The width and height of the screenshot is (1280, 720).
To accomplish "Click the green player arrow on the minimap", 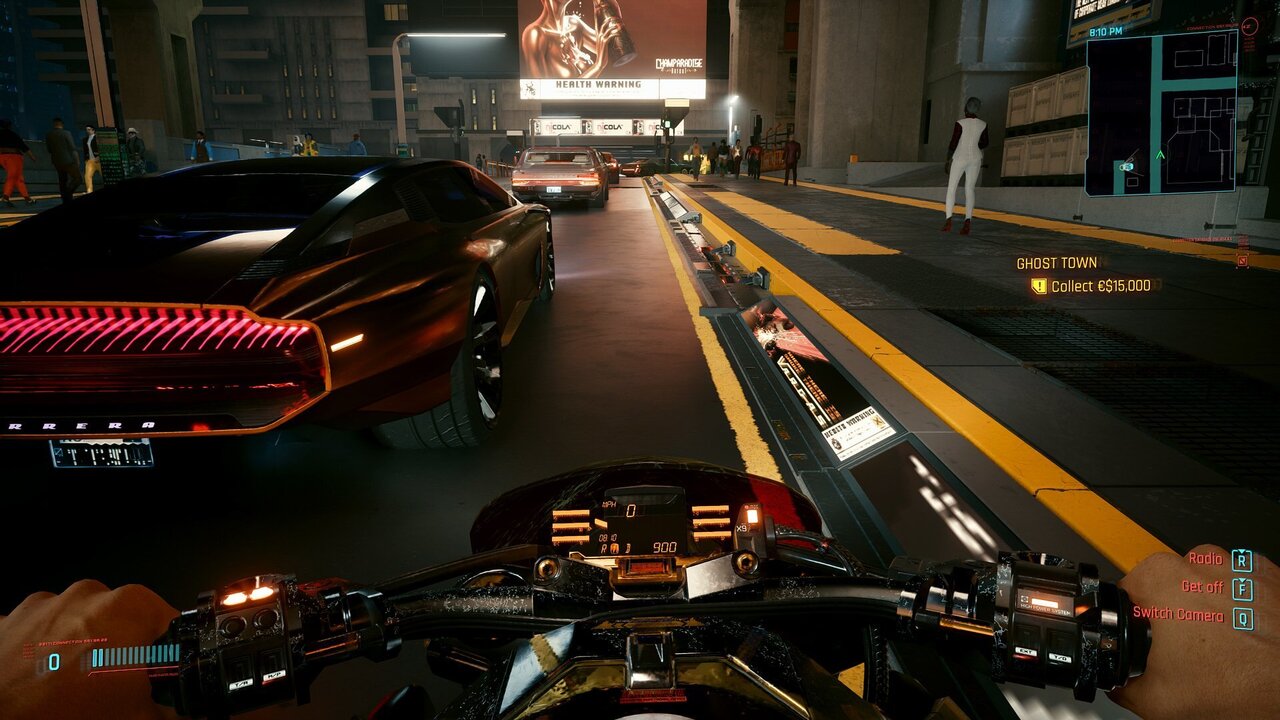I will click(1160, 155).
